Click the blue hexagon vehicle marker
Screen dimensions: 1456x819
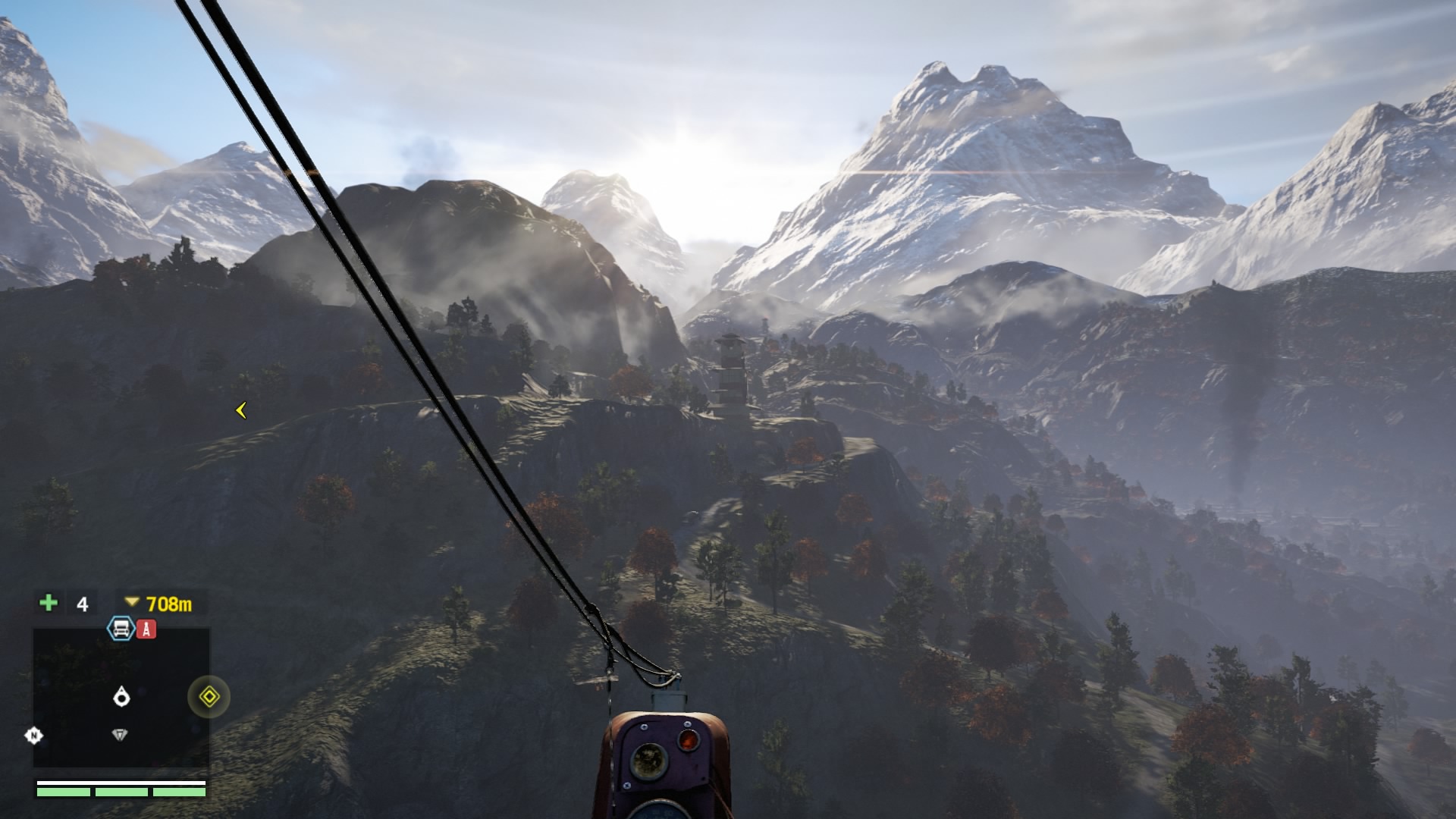[x=121, y=629]
